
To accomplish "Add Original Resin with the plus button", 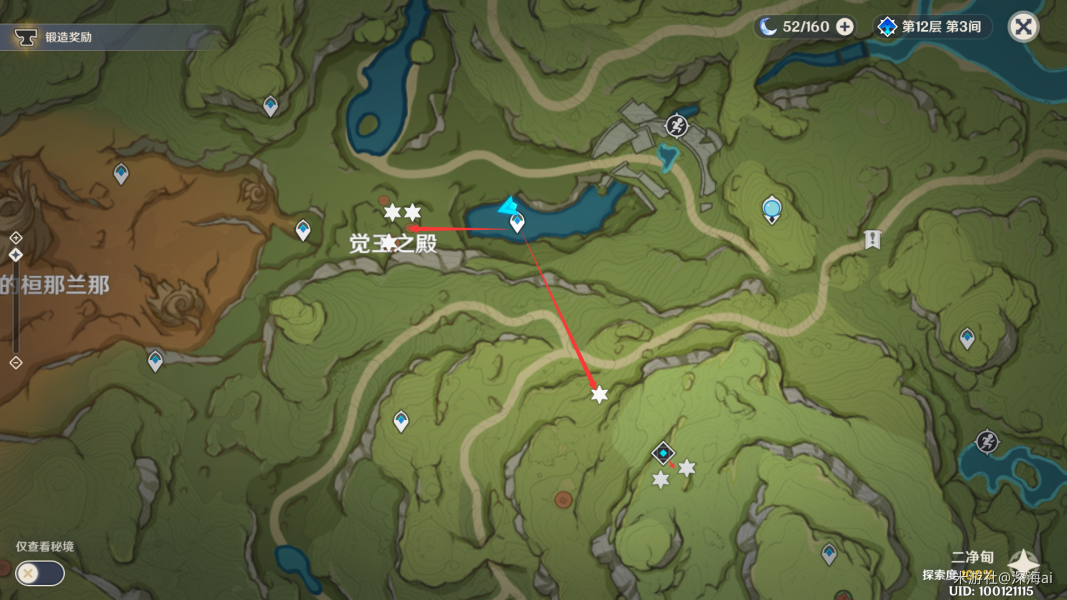I will pyautogui.click(x=845, y=27).
